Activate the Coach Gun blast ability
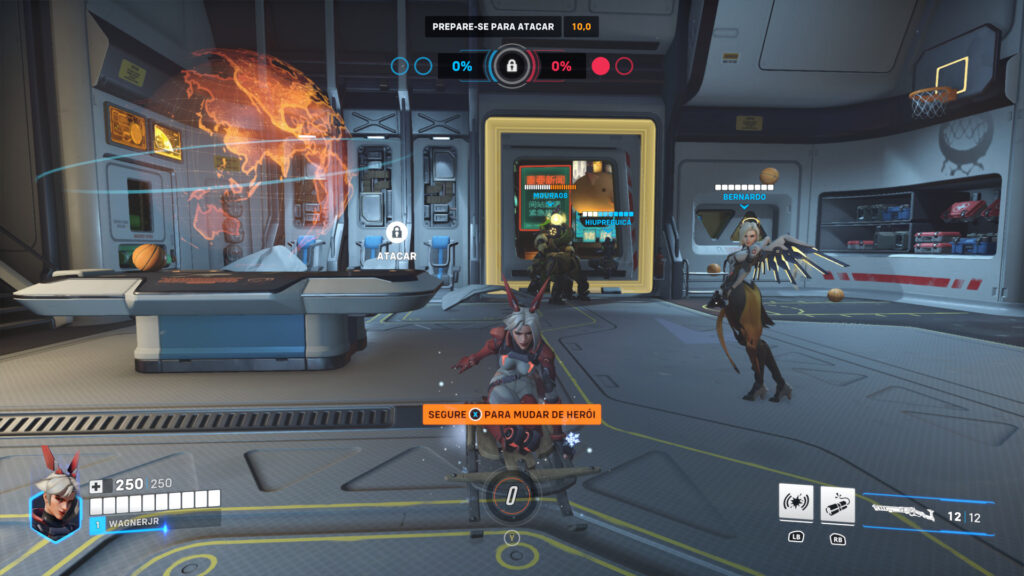This screenshot has height=576, width=1024. 796,504
